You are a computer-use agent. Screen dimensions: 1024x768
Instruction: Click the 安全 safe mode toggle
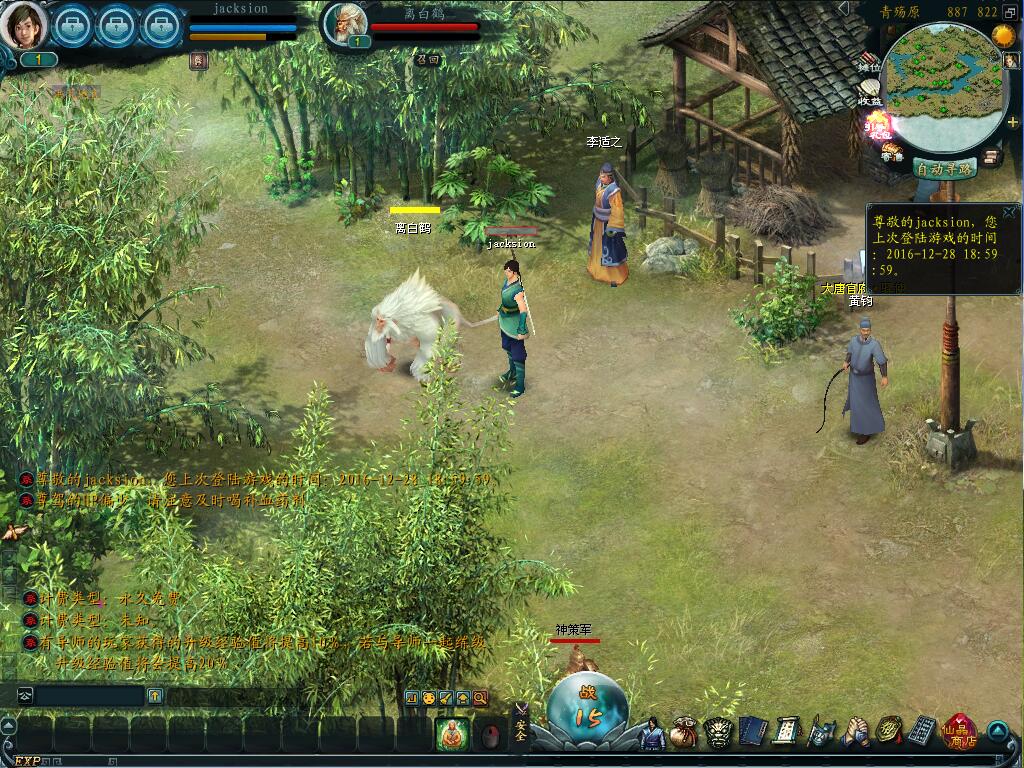click(521, 733)
